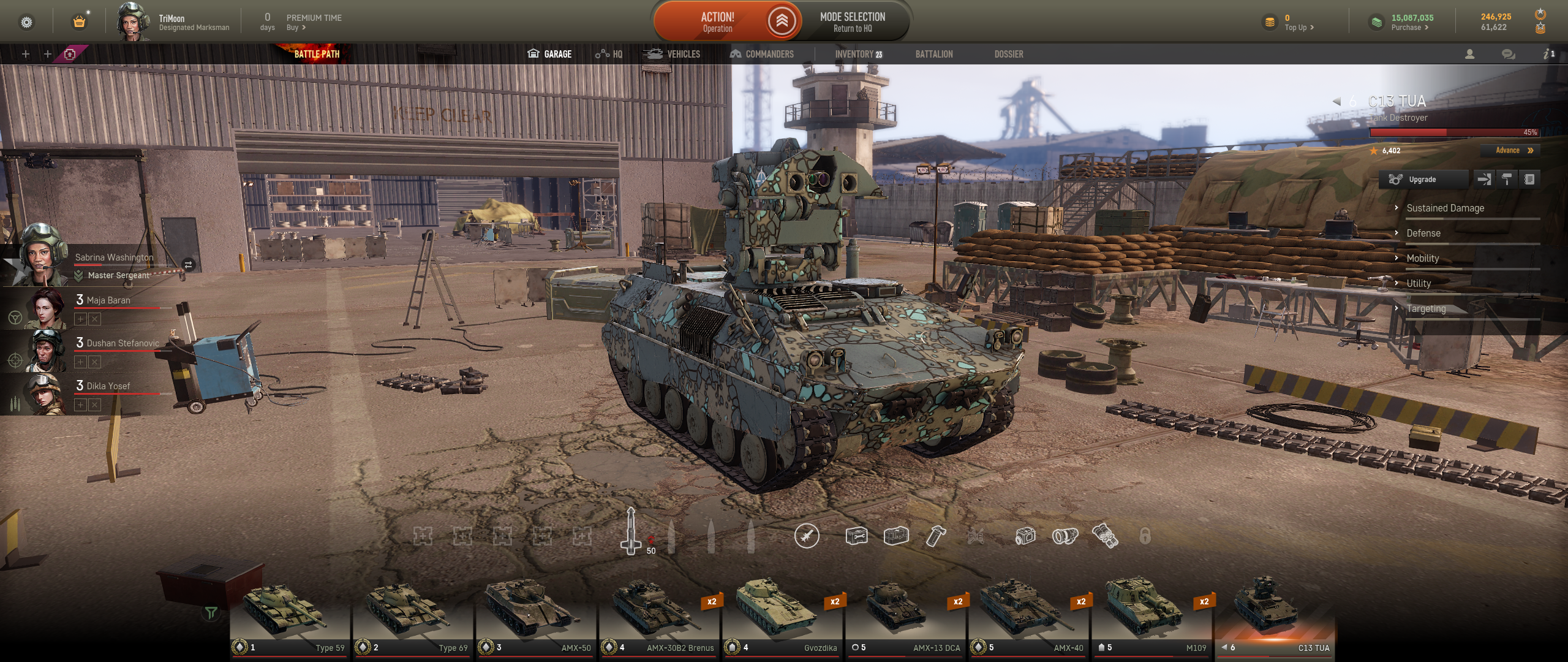Open the settings gear icon

pos(26,23)
